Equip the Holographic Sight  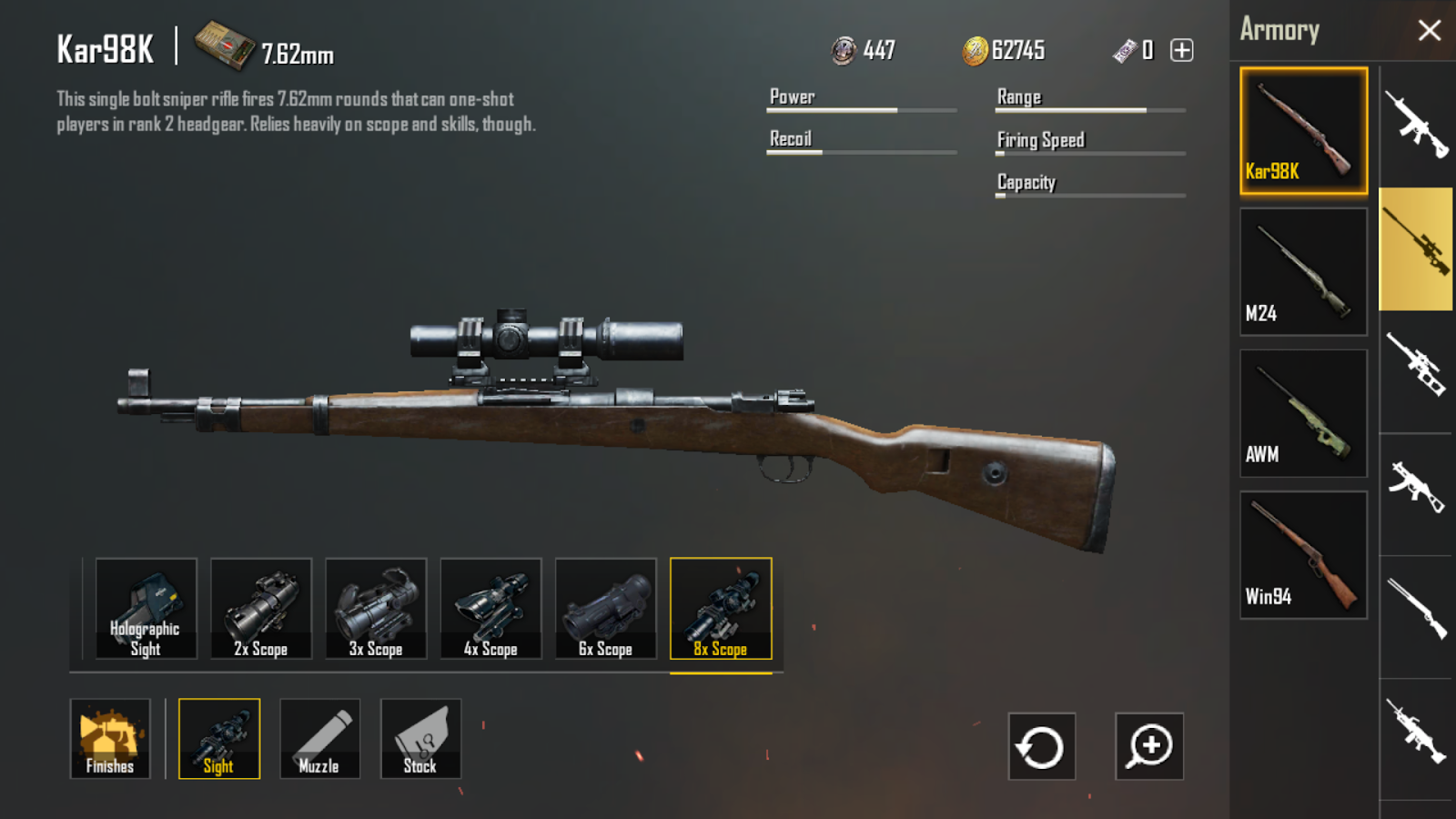[x=147, y=608]
